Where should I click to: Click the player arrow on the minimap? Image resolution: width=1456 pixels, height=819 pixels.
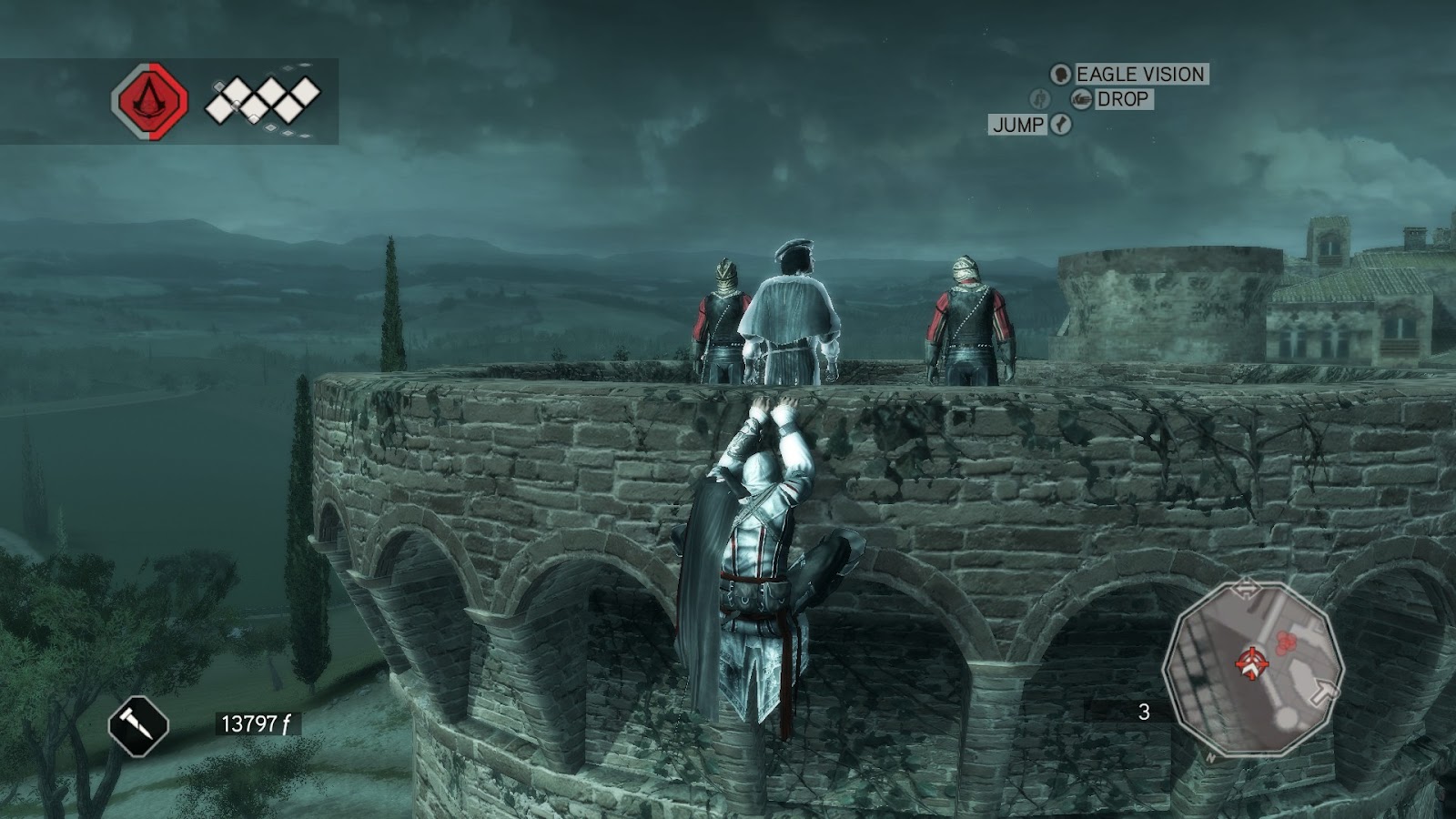tap(1252, 664)
